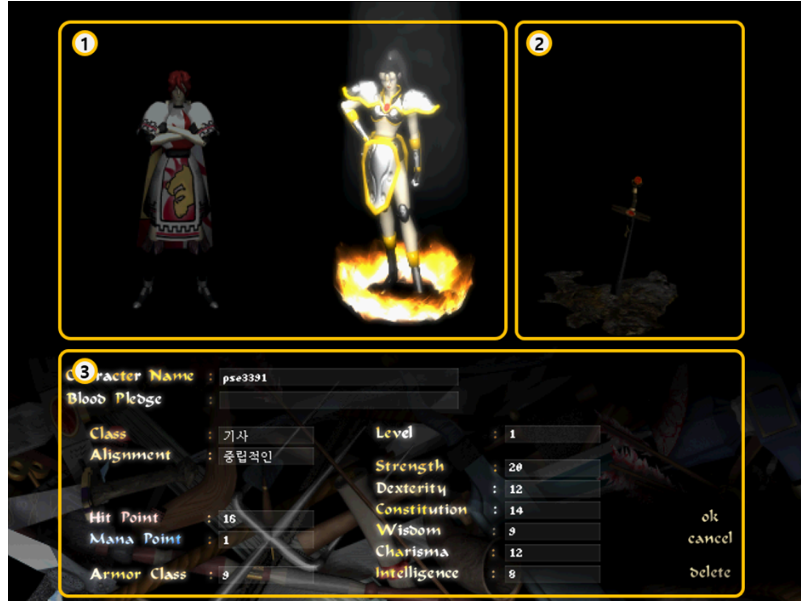801x601 pixels.
Task: Click the cancel button
Action: (710, 539)
